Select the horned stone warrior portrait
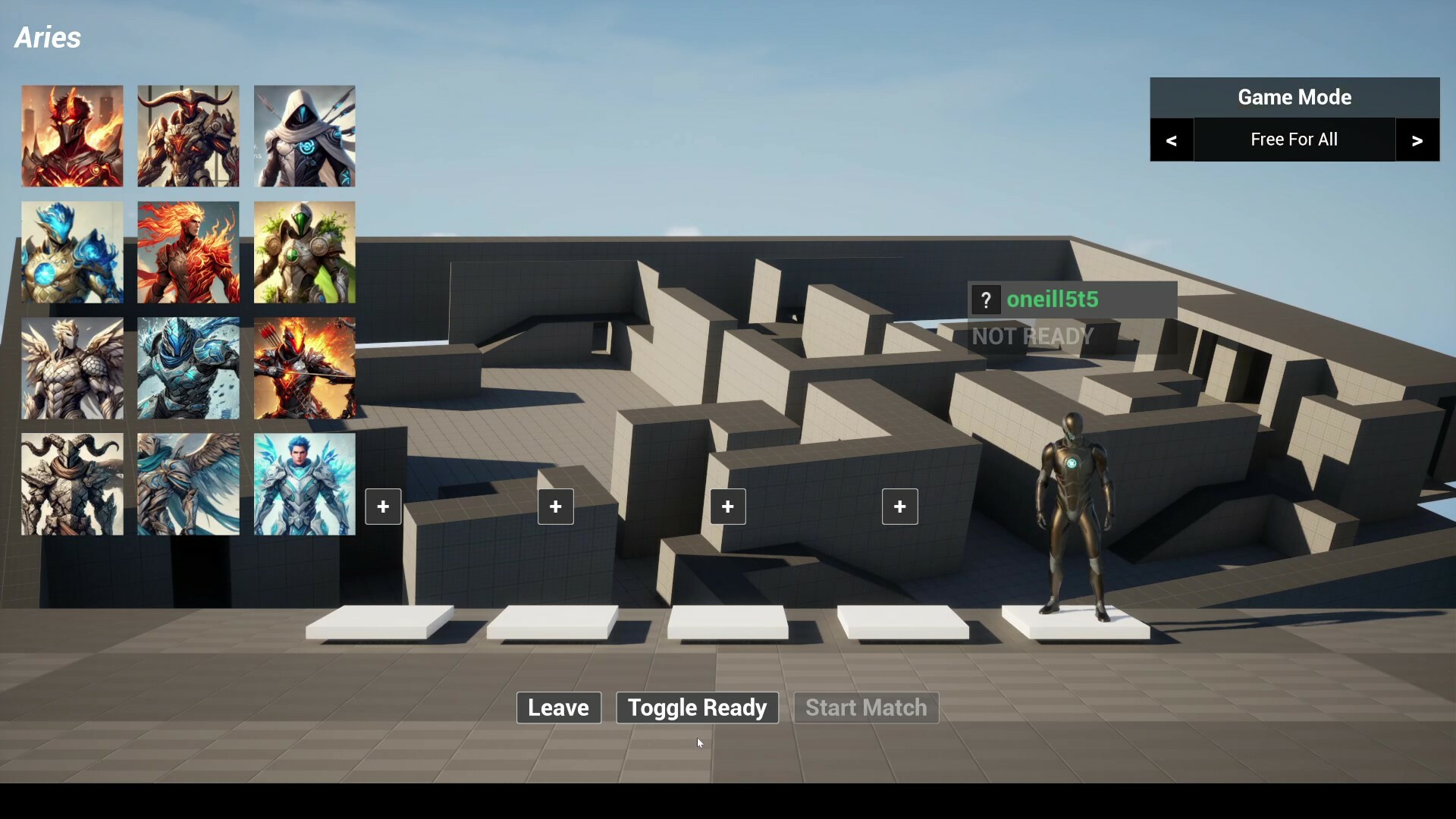 pyautogui.click(x=72, y=484)
